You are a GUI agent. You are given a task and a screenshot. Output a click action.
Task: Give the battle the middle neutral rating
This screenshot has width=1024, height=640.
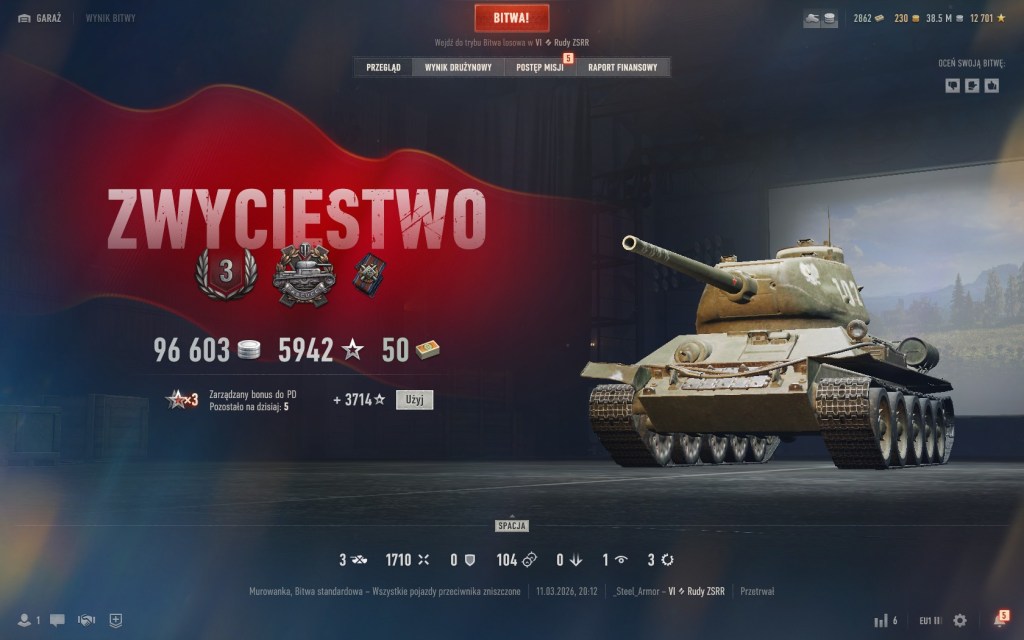(972, 86)
